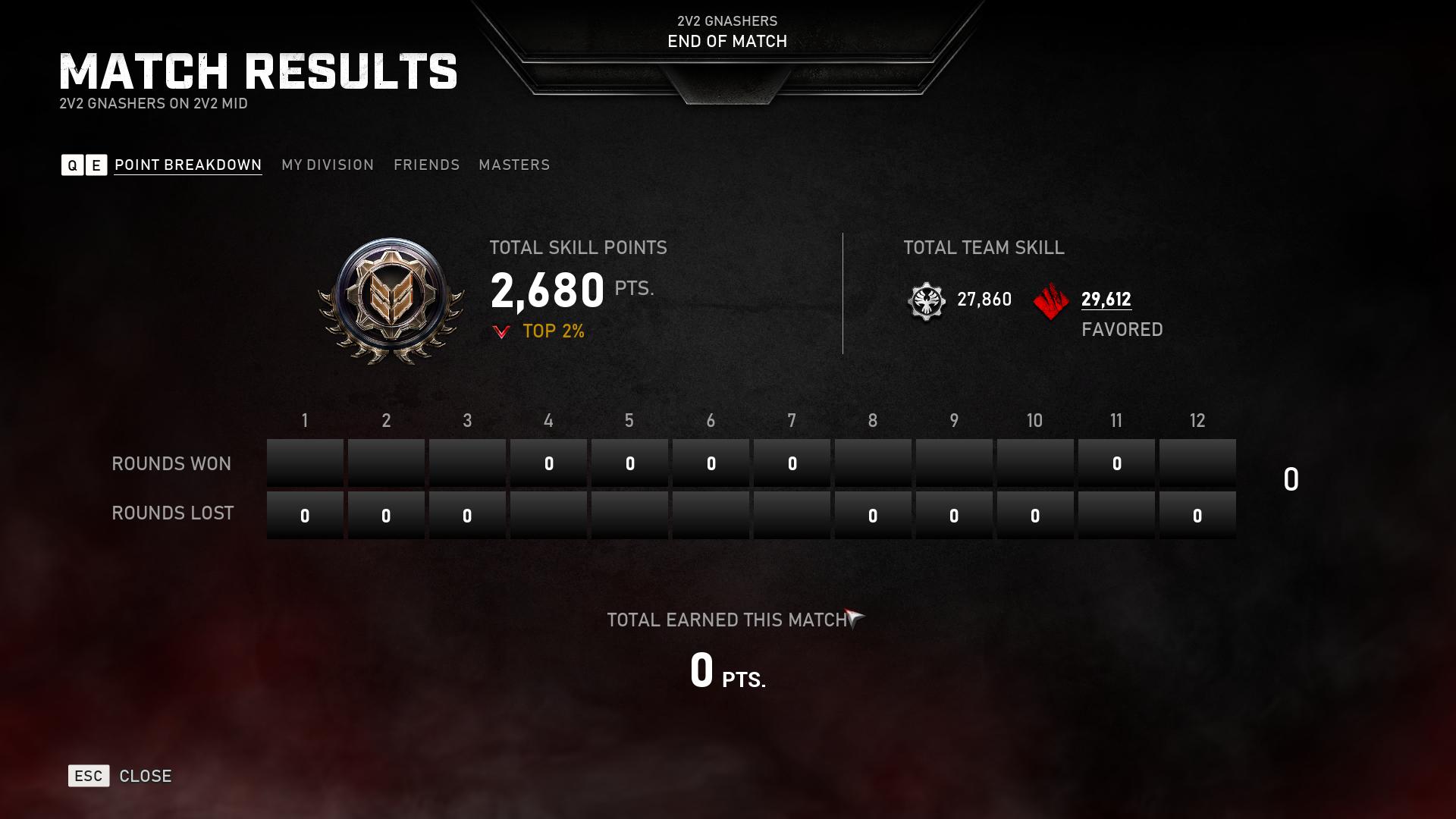Image resolution: width=1456 pixels, height=819 pixels.
Task: Switch to the Point Breakdown tab
Action: pos(187,165)
